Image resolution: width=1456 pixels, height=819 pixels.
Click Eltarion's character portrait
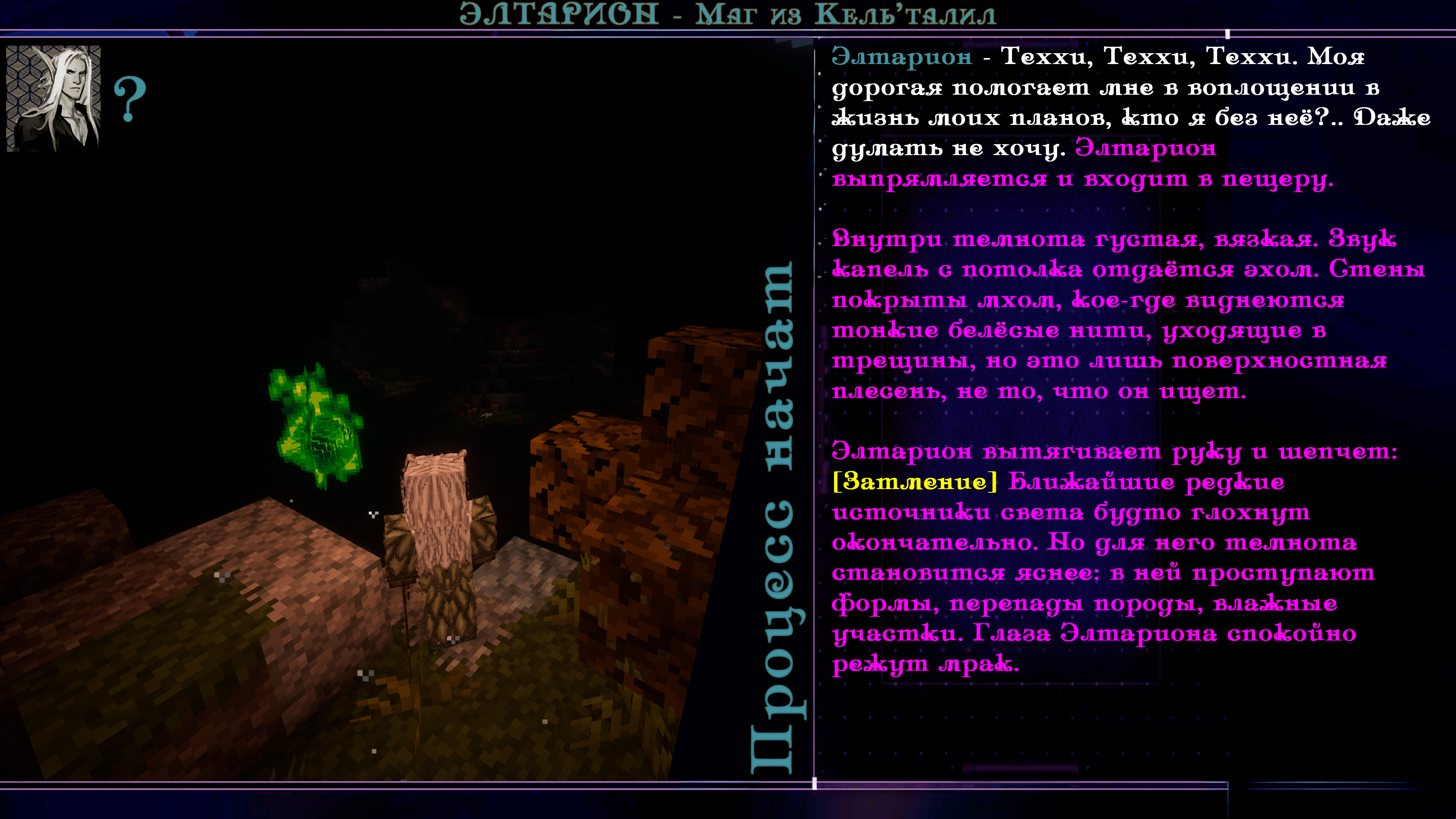coord(53,98)
